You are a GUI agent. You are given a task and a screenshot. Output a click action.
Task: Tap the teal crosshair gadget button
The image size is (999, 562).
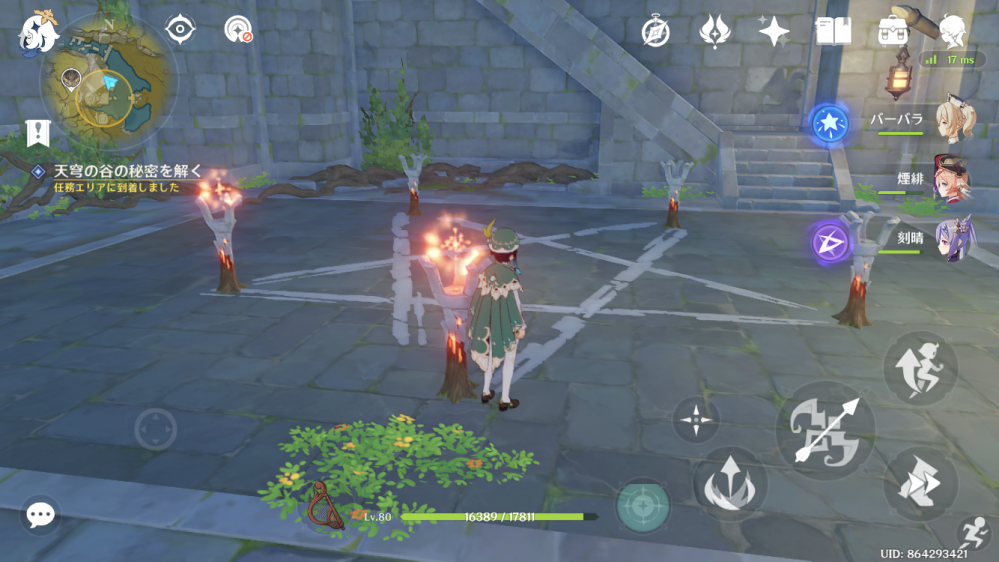tap(642, 506)
